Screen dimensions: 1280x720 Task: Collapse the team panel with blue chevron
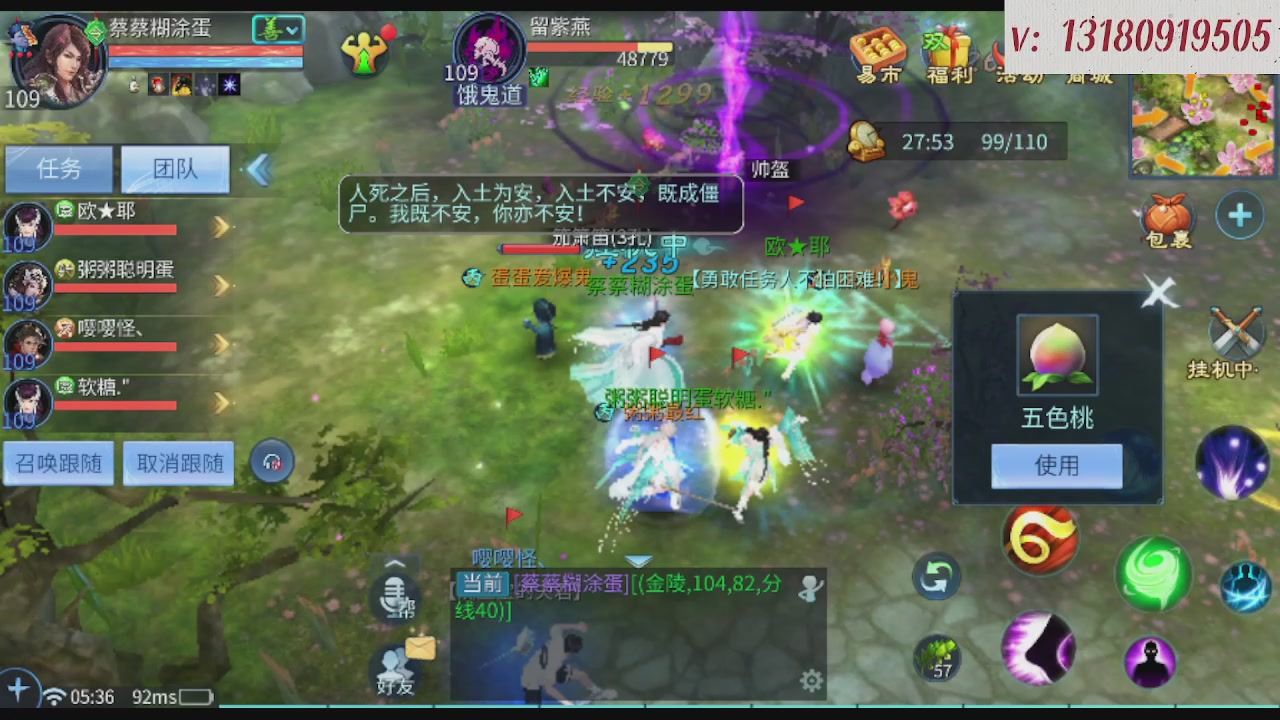[259, 170]
